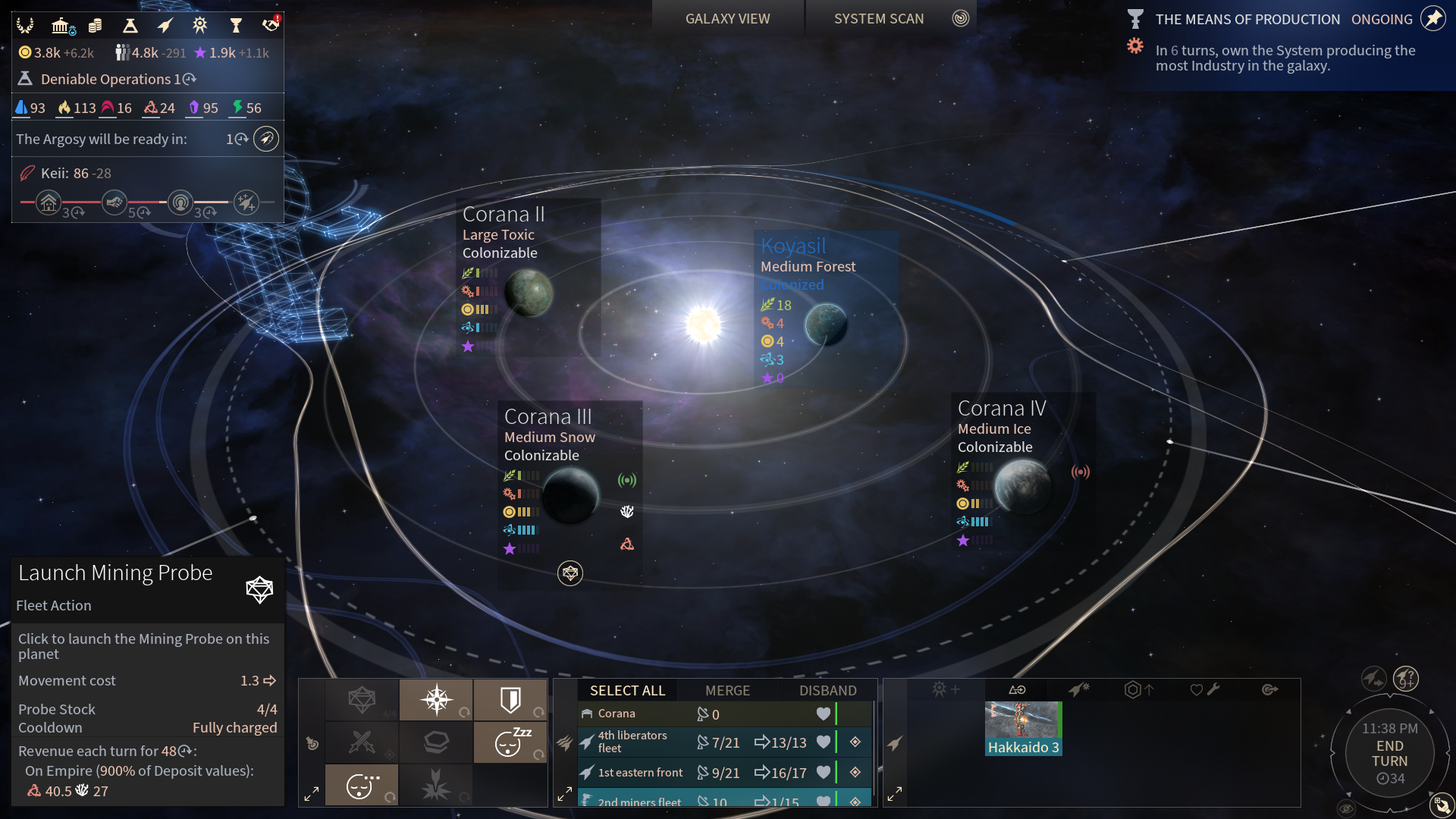Open the senate building icon

(61, 26)
